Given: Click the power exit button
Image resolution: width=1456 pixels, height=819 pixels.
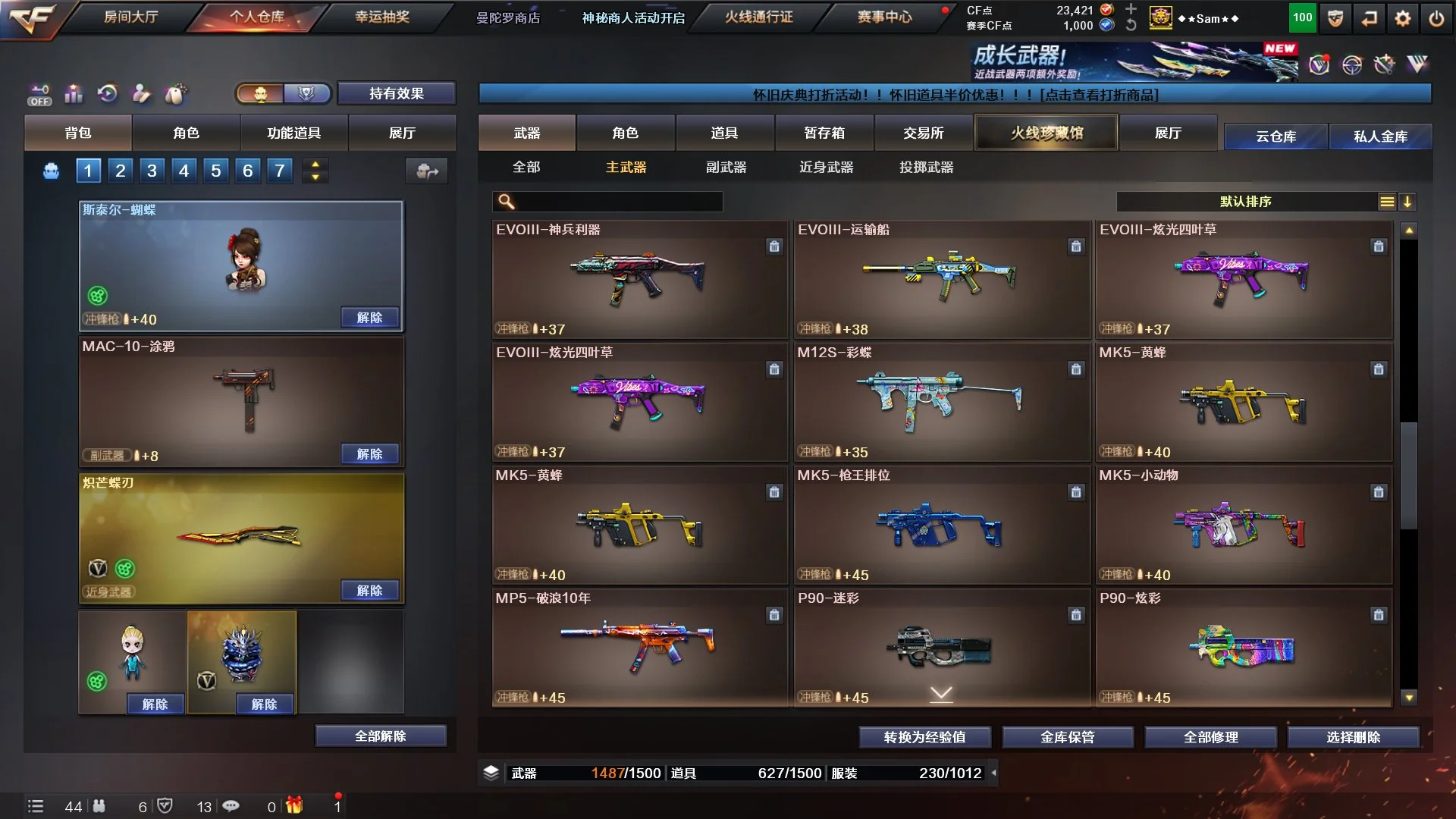Looking at the screenshot, I should click(1436, 18).
